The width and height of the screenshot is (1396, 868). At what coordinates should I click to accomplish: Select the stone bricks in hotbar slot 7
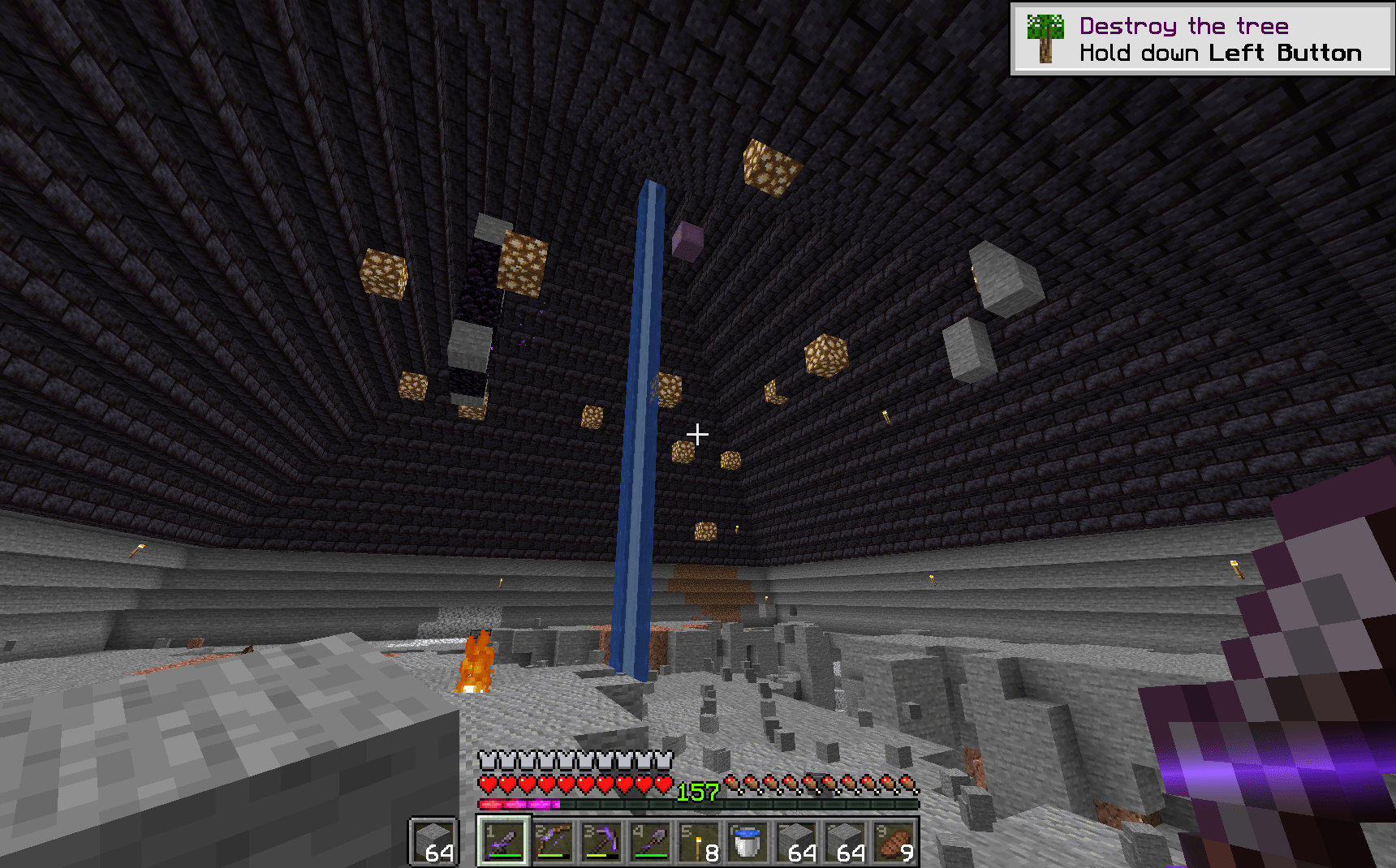pyautogui.click(x=796, y=842)
